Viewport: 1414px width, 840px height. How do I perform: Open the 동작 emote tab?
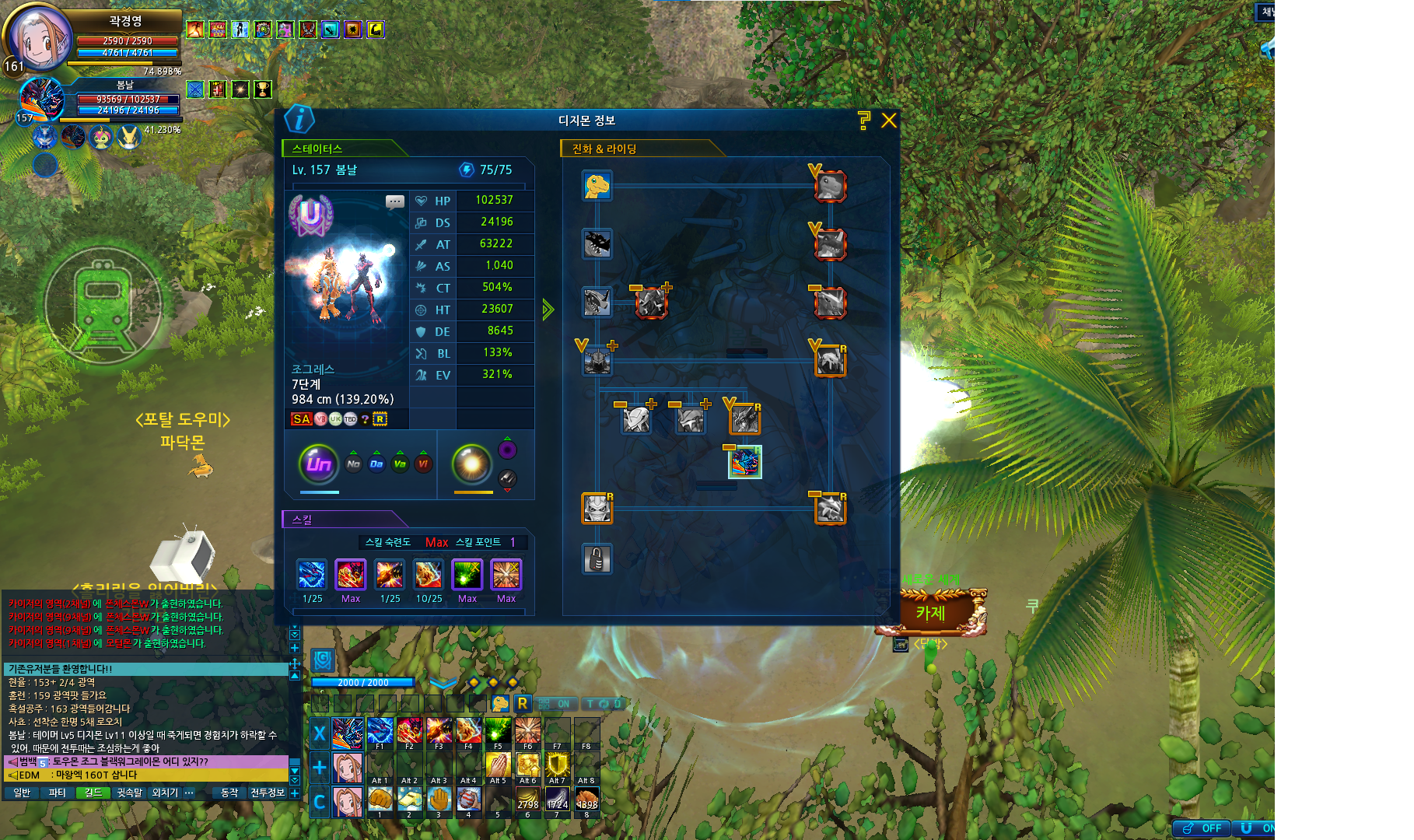coord(229,793)
